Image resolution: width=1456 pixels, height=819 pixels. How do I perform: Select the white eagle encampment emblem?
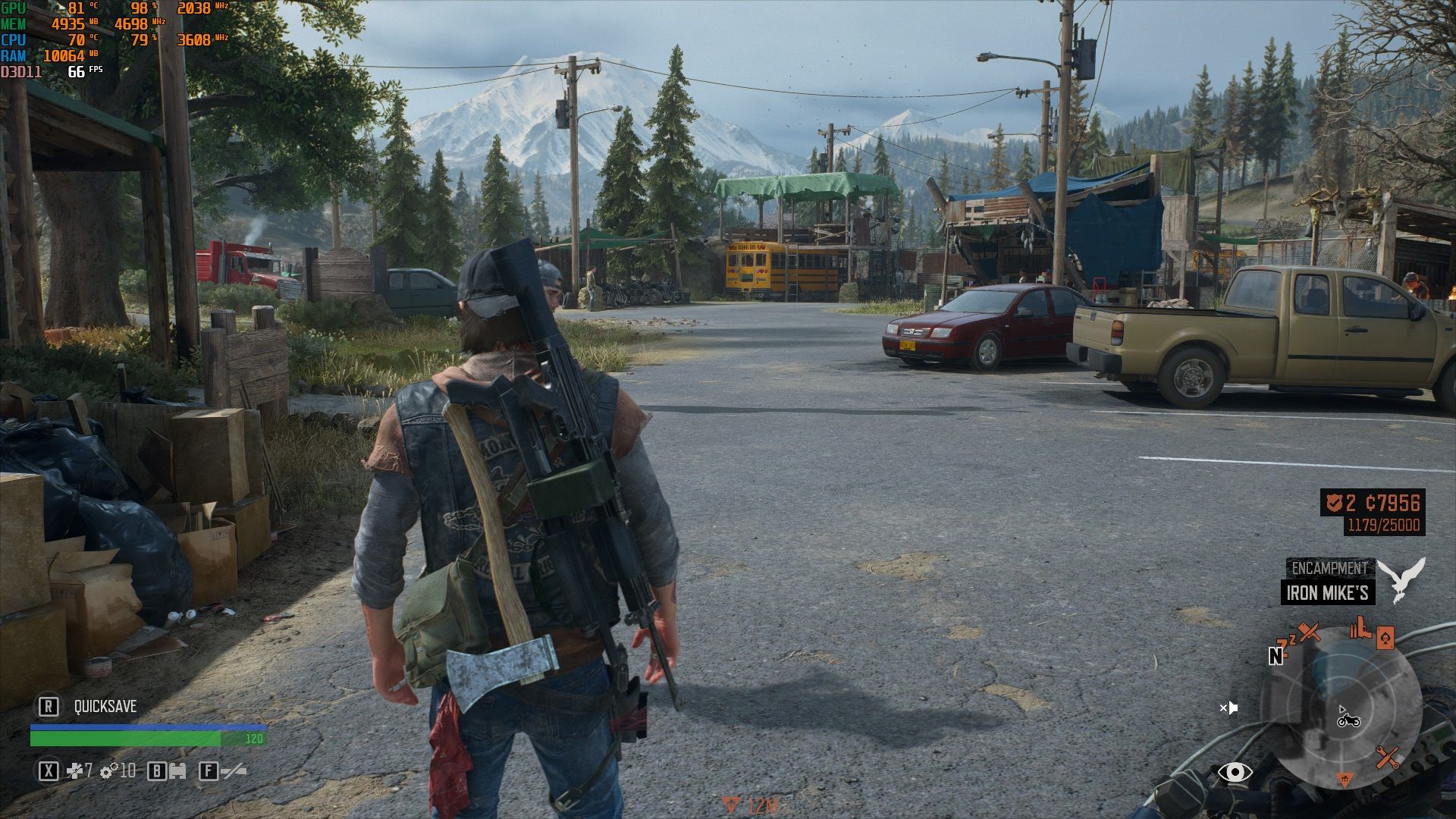tap(1401, 579)
